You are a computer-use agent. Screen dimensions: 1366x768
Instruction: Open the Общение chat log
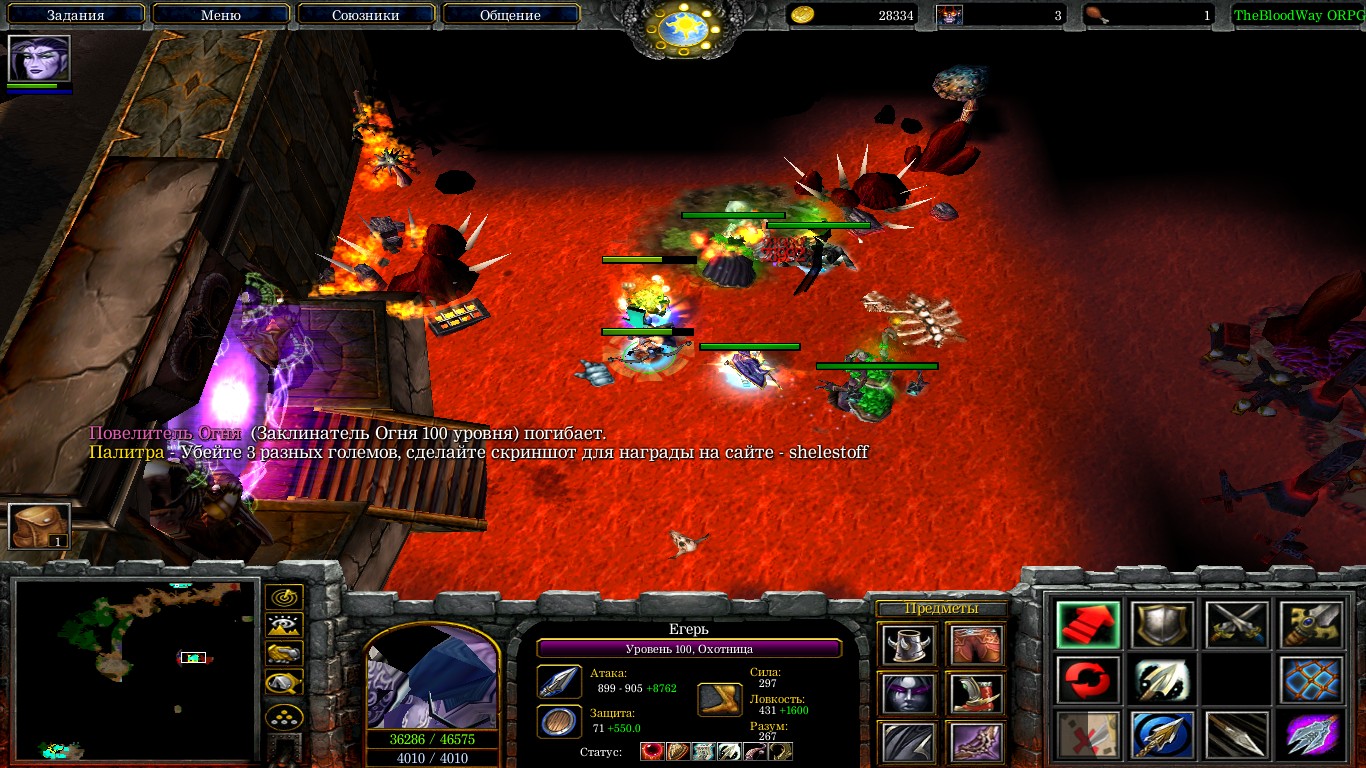pos(510,15)
